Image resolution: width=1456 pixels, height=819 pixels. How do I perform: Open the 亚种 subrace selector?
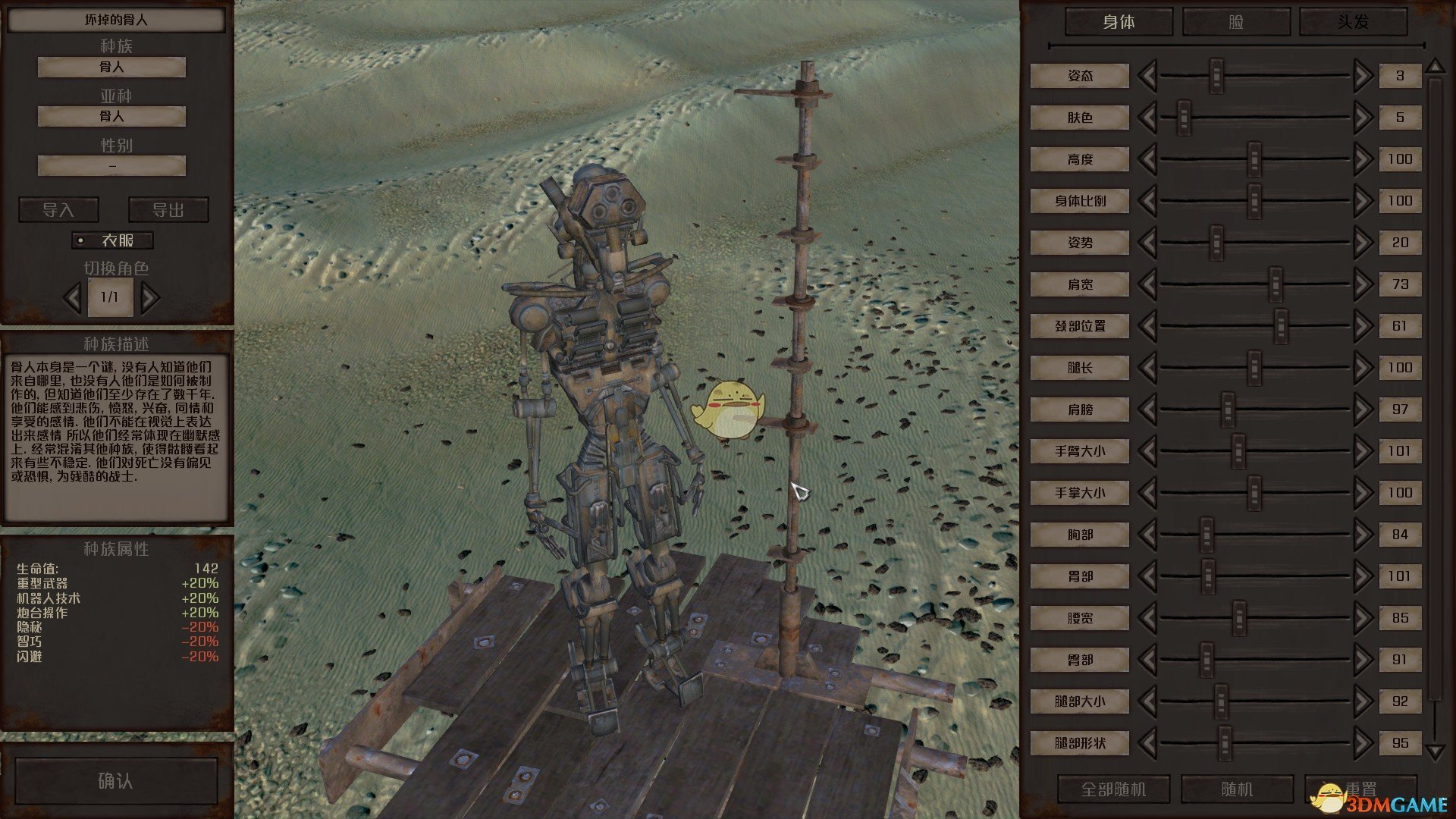point(111,117)
